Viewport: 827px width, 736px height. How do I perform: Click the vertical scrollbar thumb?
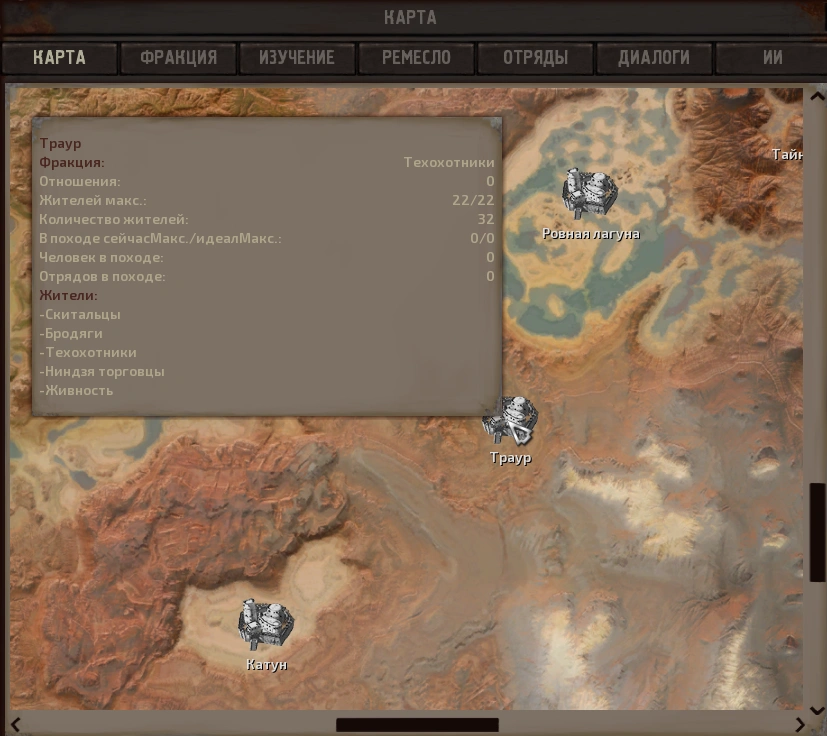pyautogui.click(x=817, y=531)
